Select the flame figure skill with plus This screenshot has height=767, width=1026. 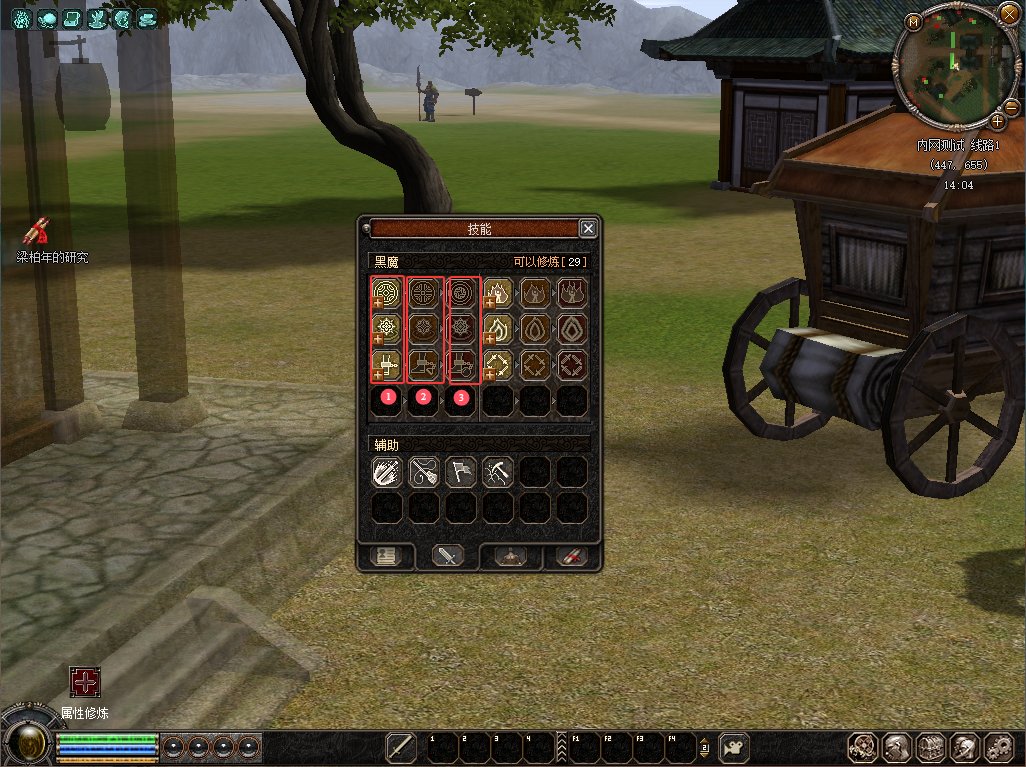(x=498, y=291)
